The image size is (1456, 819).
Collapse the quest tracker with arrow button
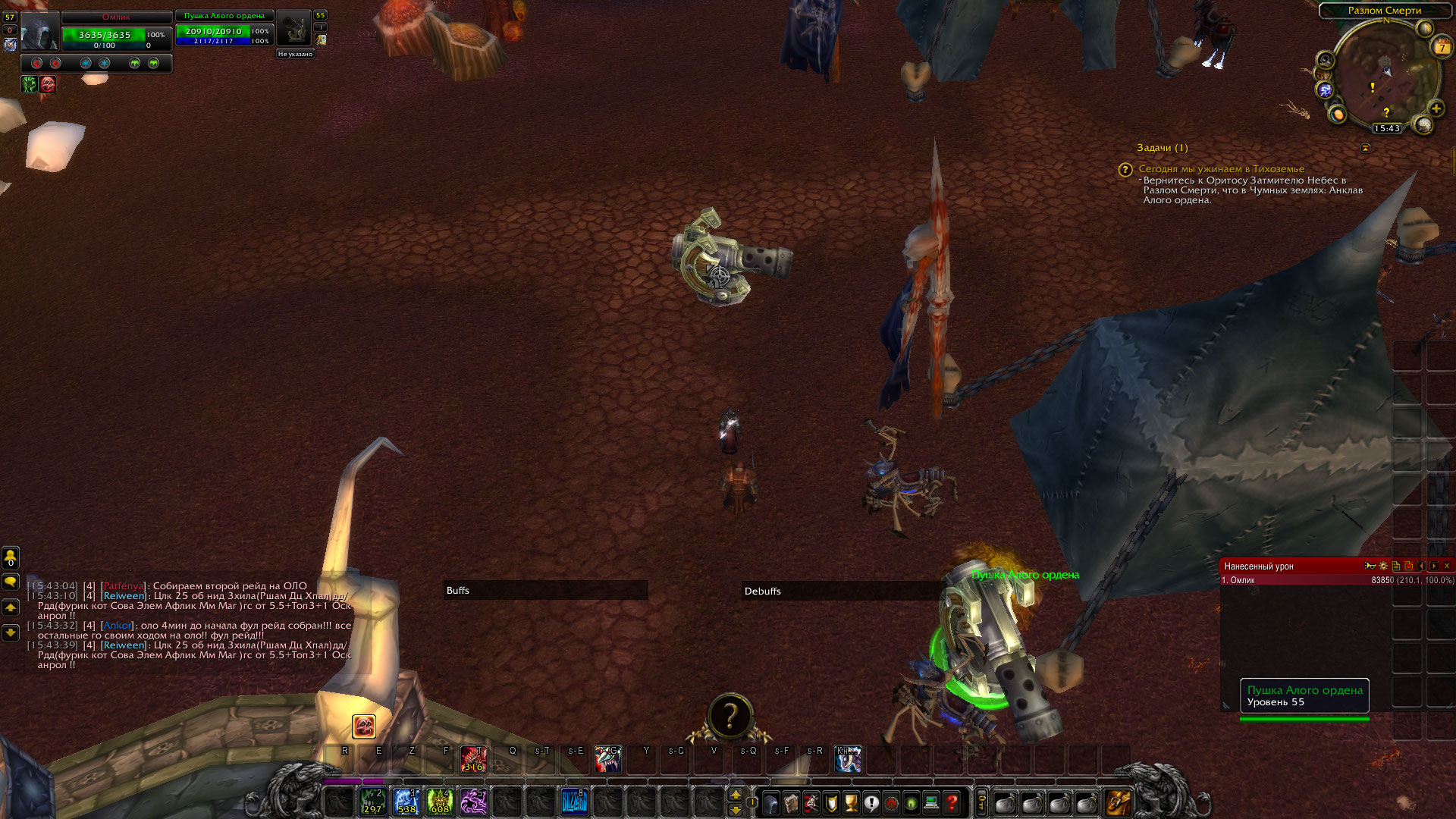(1366, 148)
